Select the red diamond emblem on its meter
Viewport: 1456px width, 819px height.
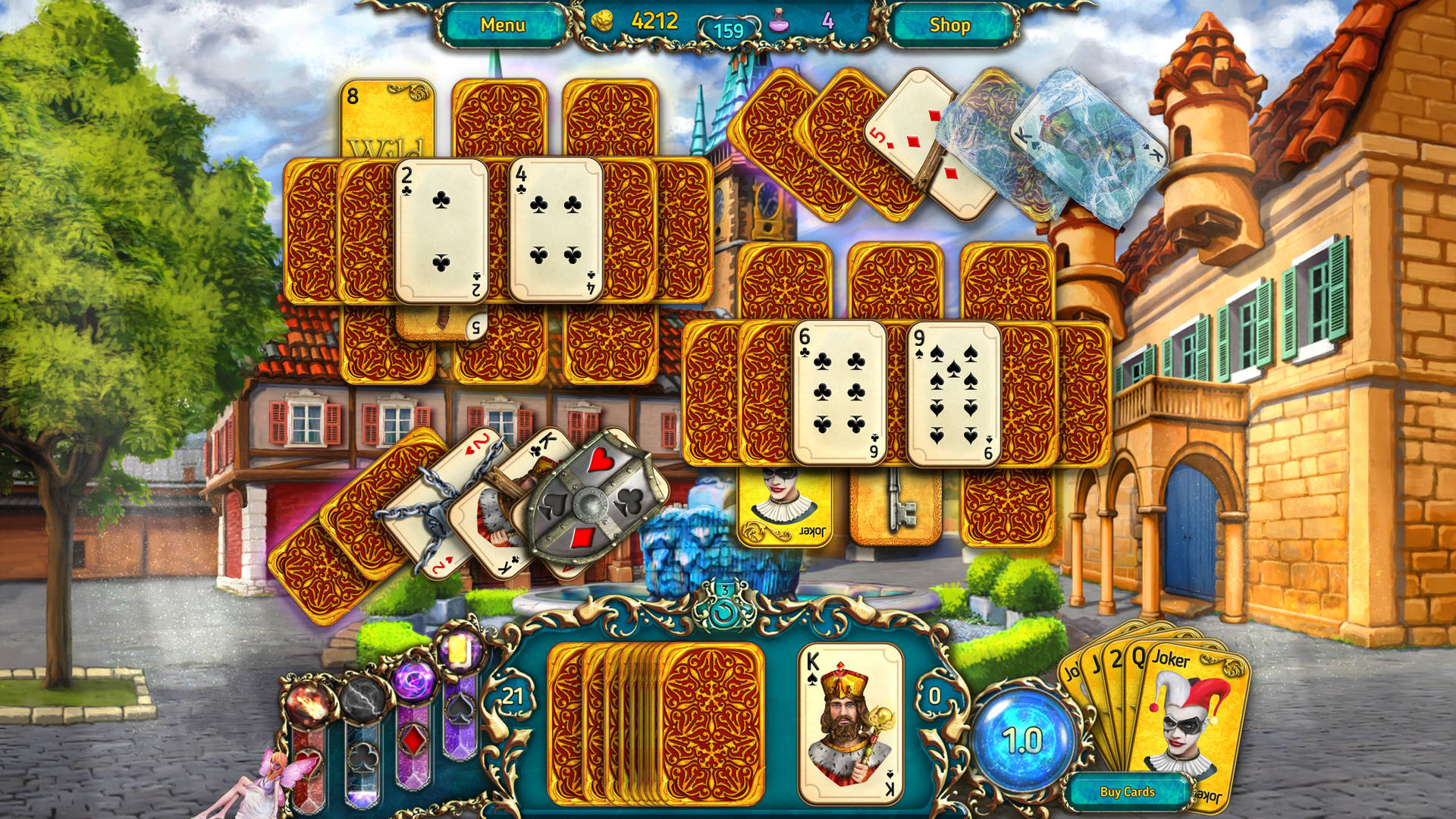click(x=413, y=739)
